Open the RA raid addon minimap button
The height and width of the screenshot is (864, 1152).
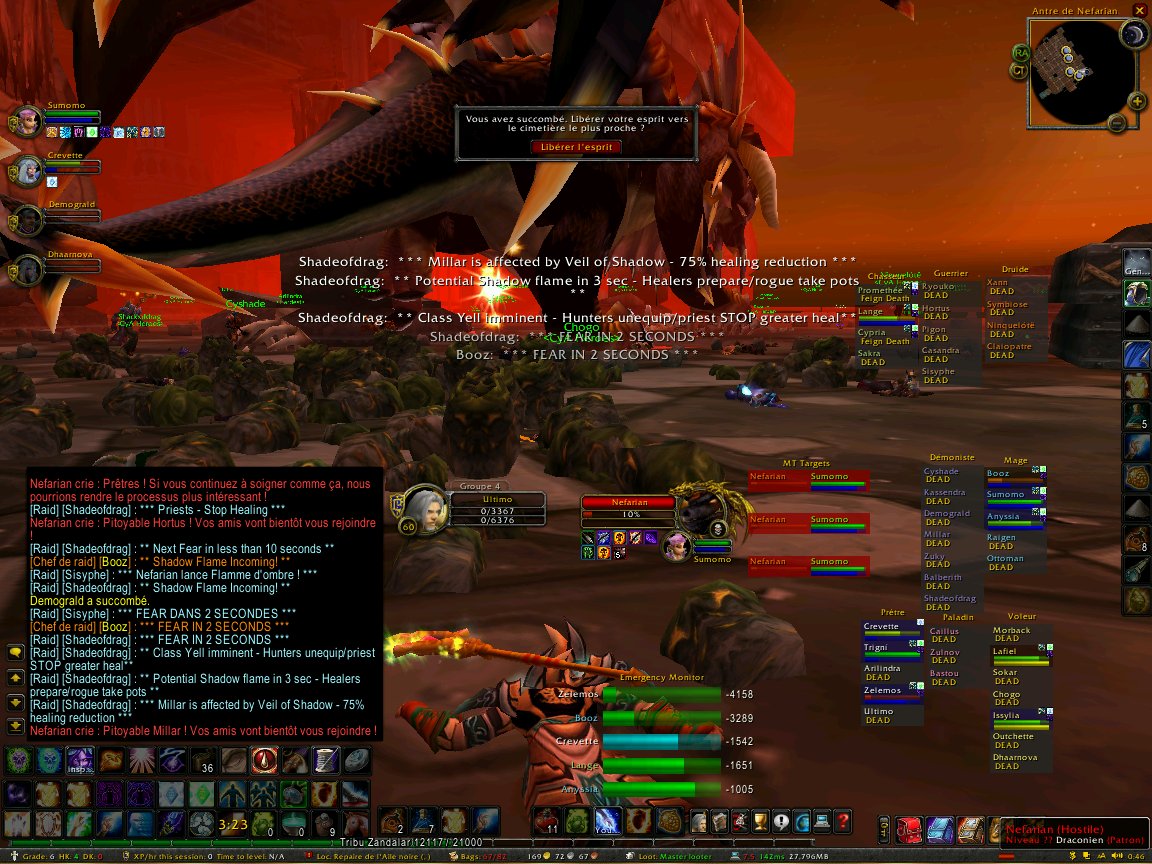pyautogui.click(x=1021, y=52)
